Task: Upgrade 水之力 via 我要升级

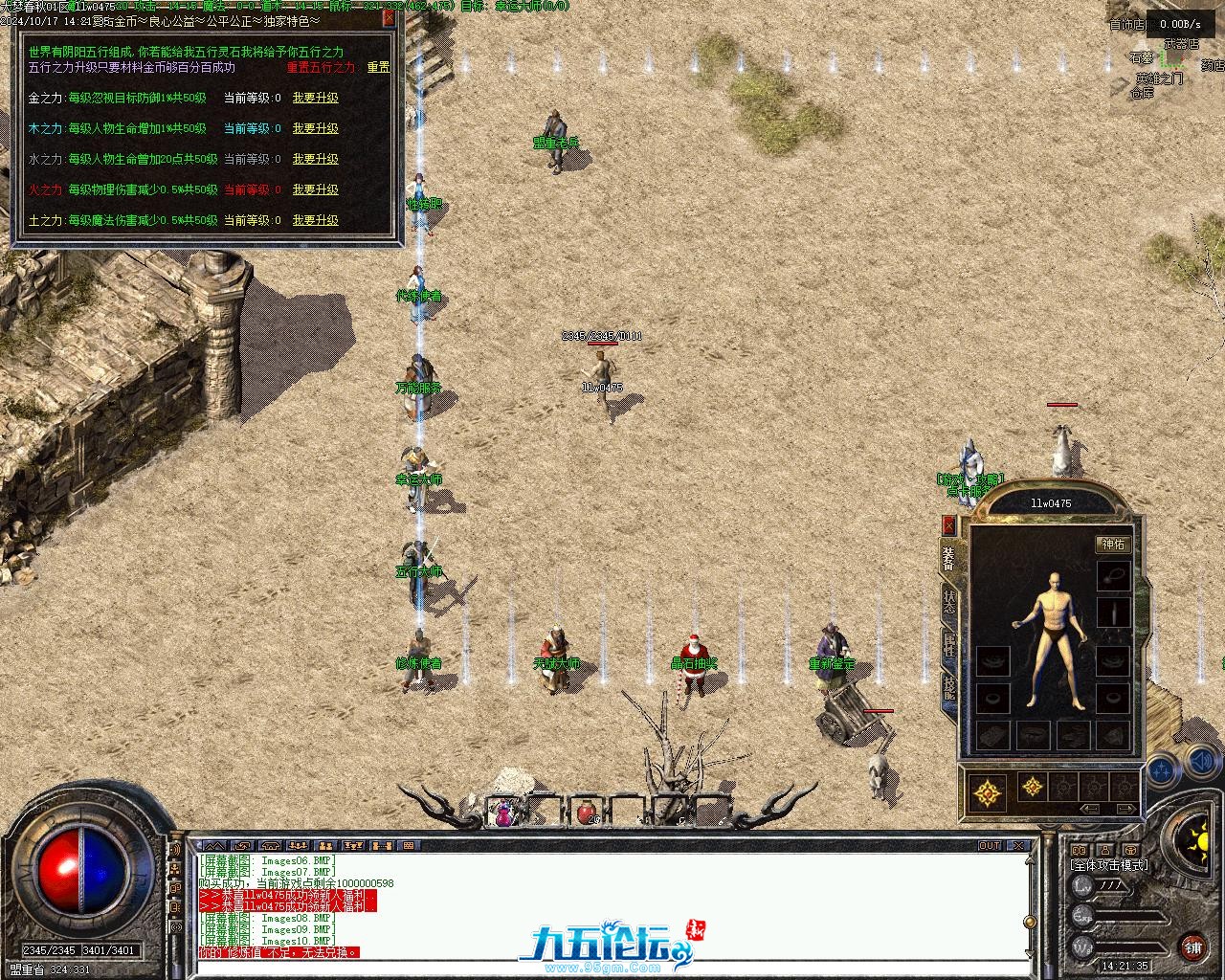Action: (315, 159)
